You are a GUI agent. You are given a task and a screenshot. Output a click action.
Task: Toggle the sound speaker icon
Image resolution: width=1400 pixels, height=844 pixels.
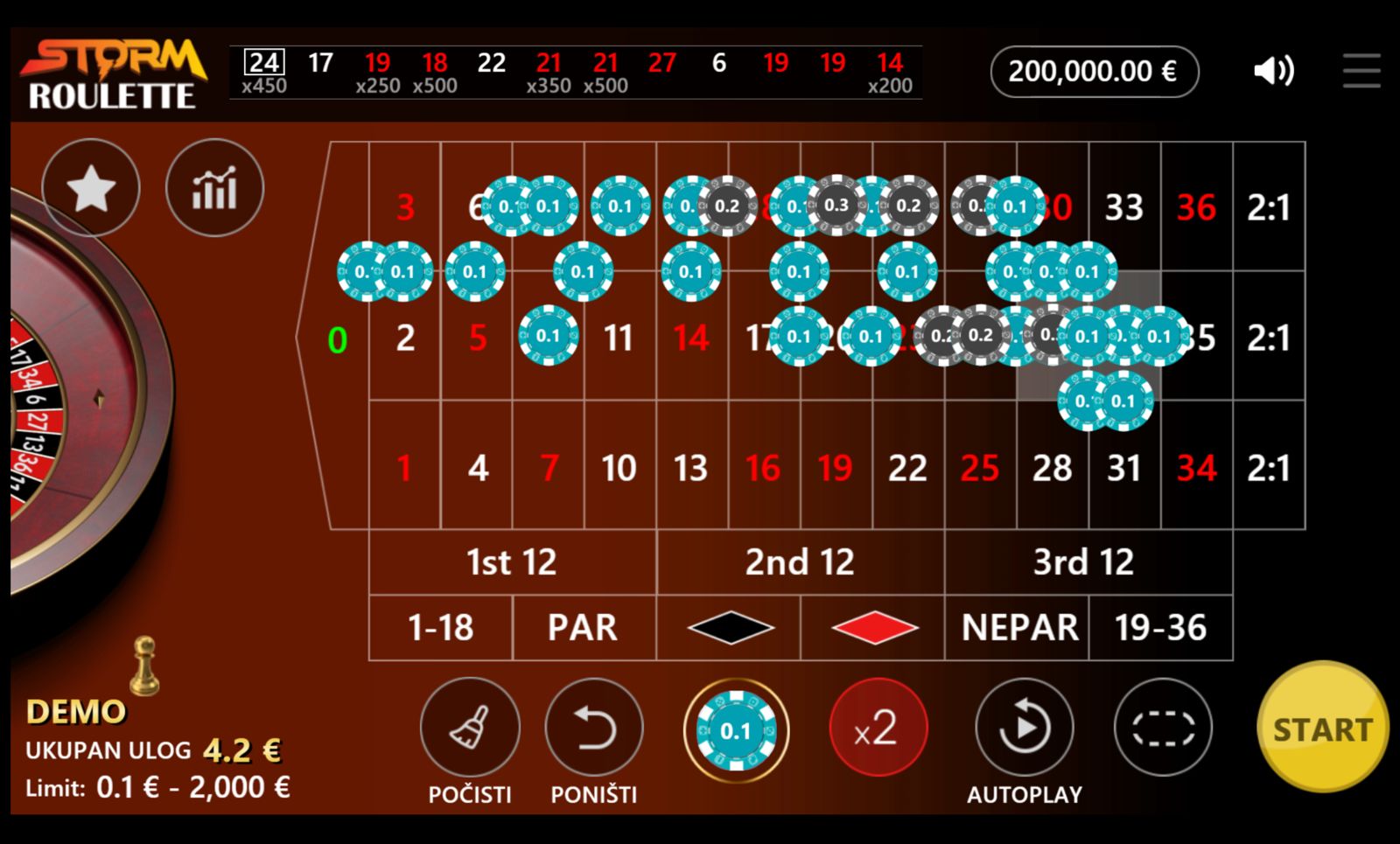tap(1273, 71)
